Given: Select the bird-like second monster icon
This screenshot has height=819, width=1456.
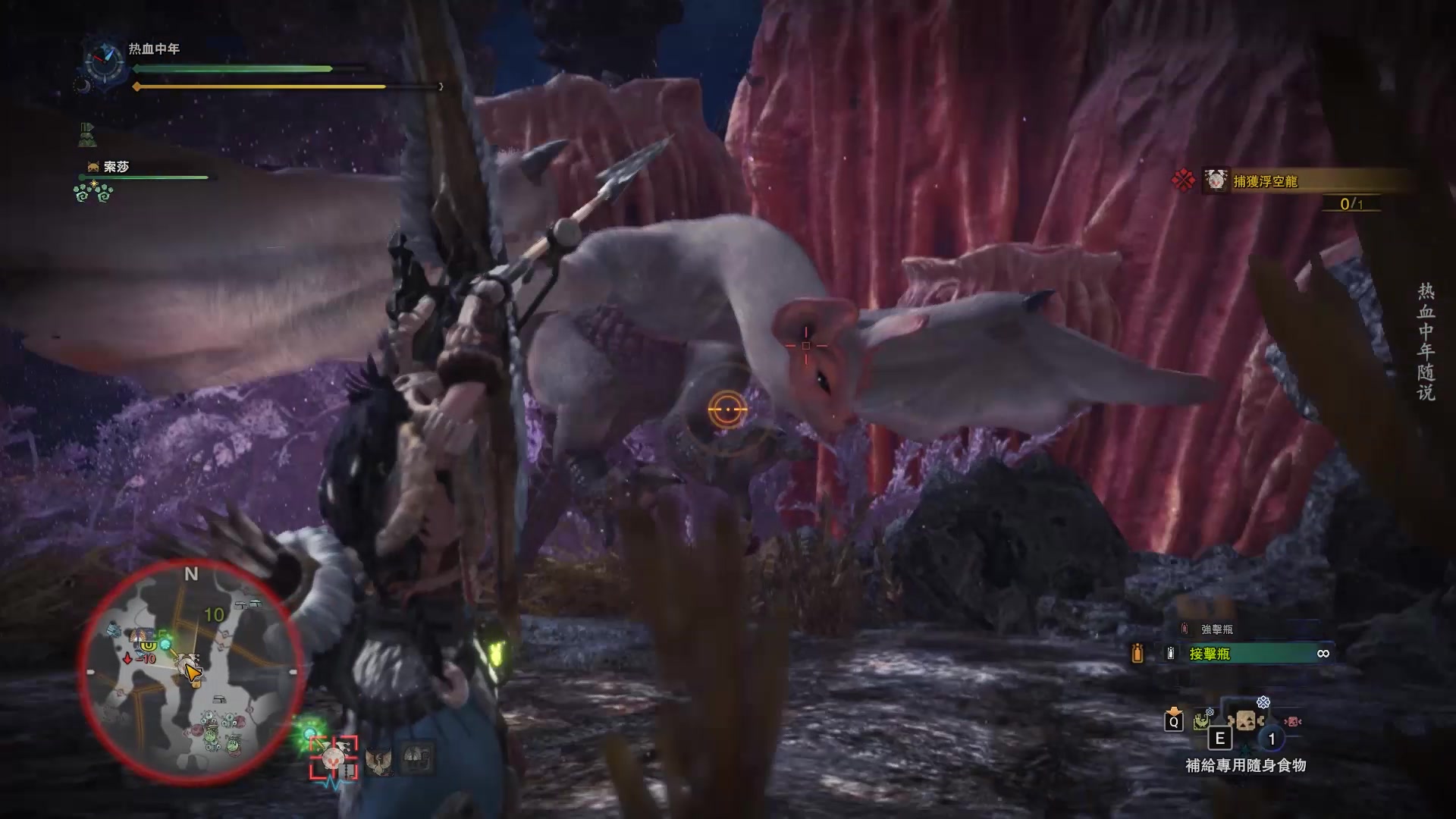Looking at the screenshot, I should tap(378, 761).
